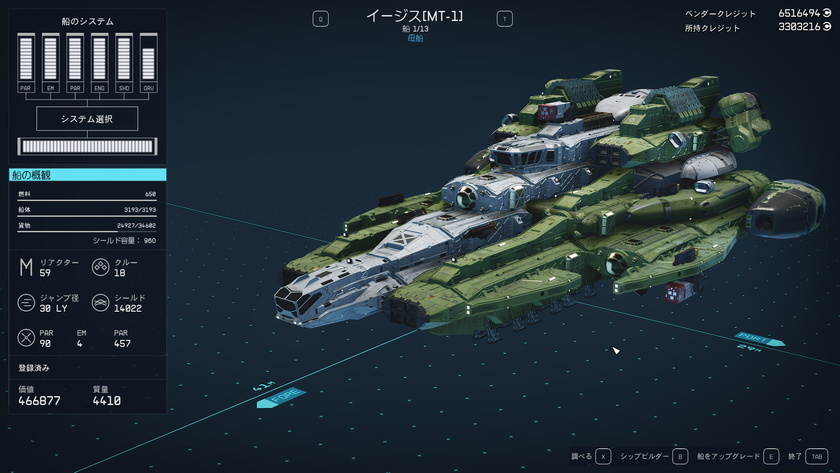Select the EM weapon power column
Viewport: 840px width, 473px height.
point(50,63)
